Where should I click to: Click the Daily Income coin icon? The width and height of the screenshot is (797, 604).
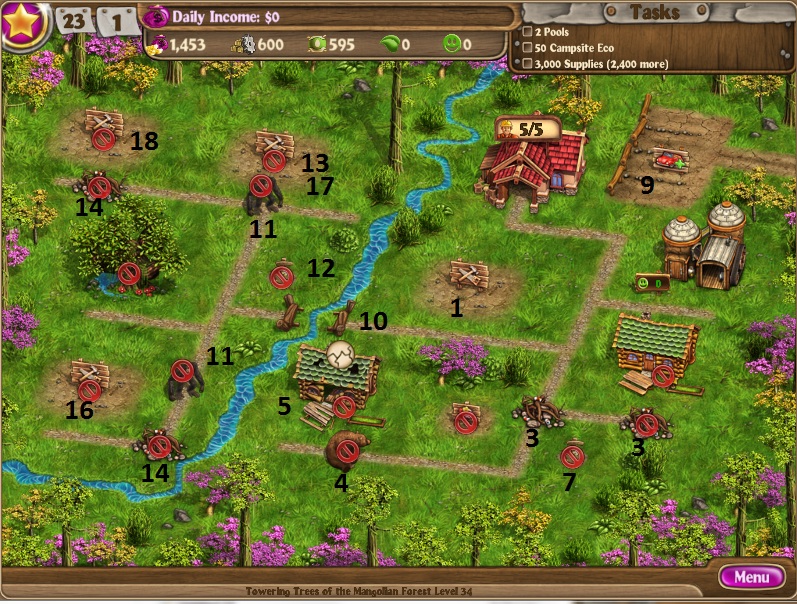tap(155, 17)
